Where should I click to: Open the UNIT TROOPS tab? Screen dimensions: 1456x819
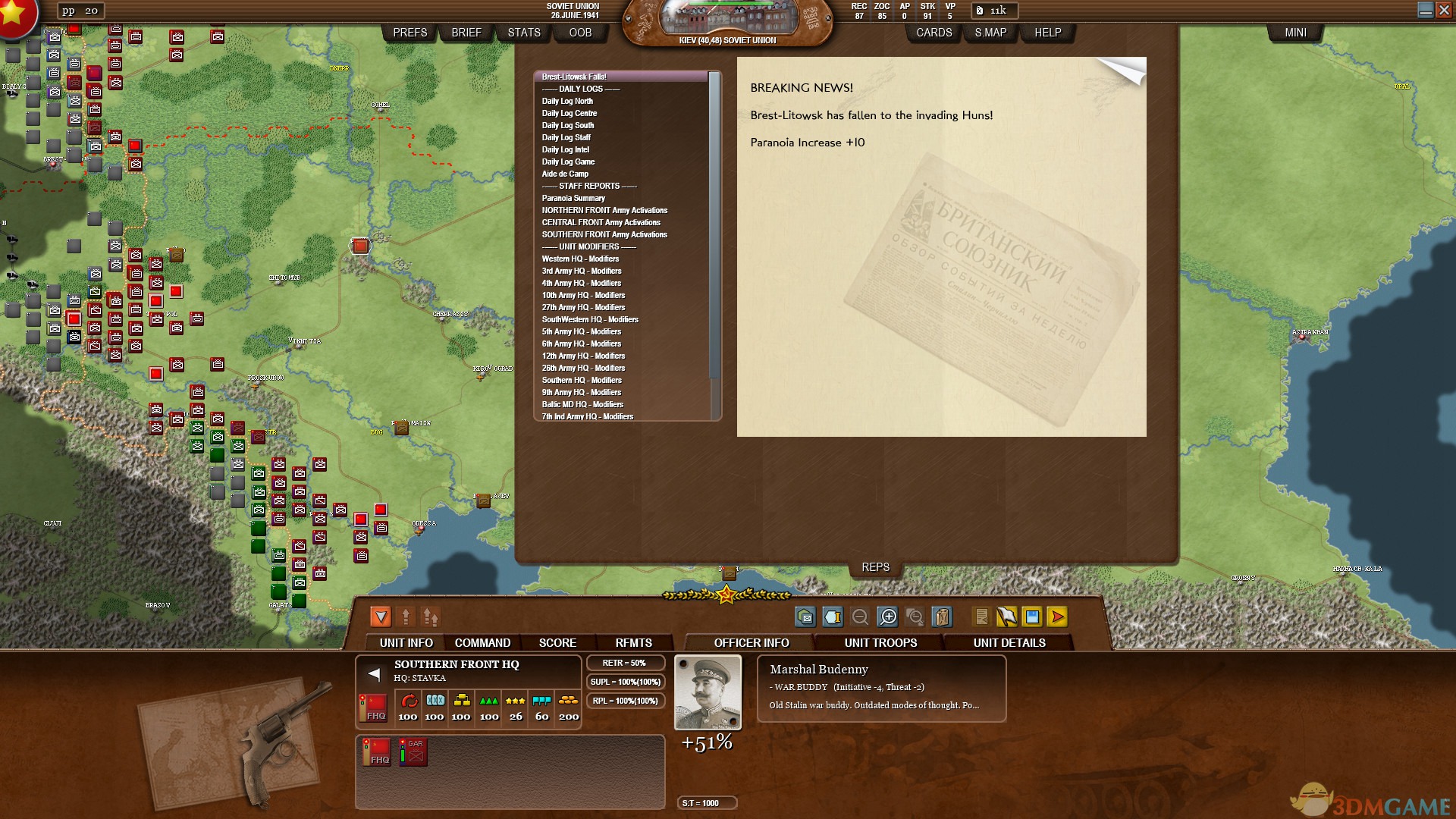[880, 642]
